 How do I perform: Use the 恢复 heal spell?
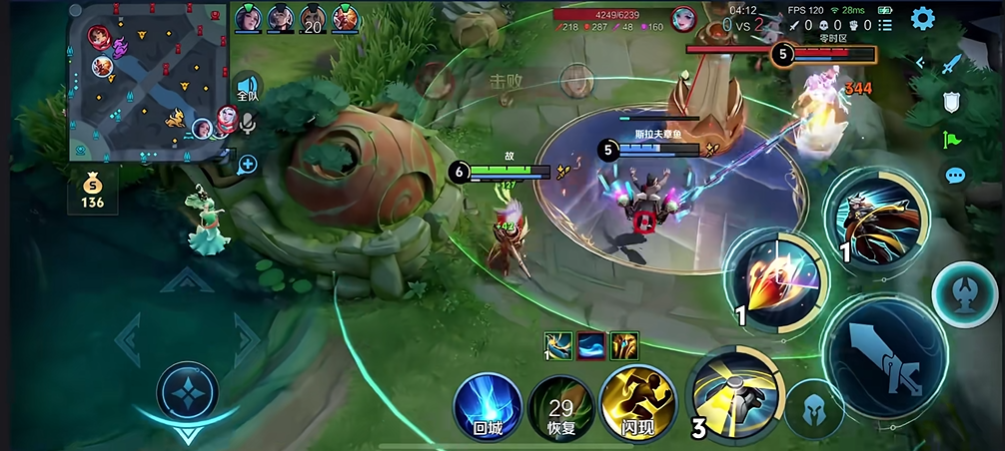tap(561, 406)
